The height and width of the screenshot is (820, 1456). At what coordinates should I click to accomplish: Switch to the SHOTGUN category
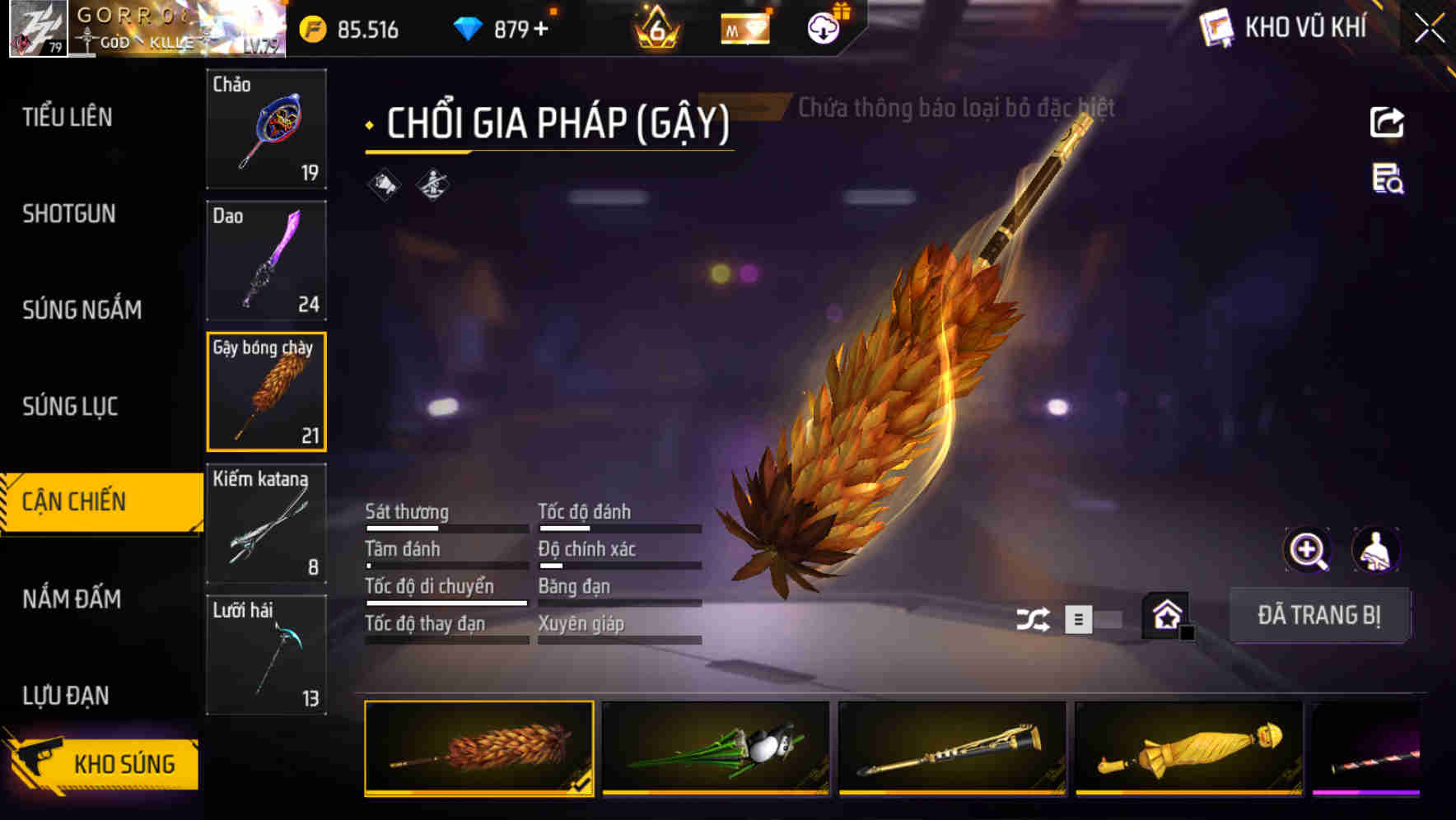[x=69, y=214]
